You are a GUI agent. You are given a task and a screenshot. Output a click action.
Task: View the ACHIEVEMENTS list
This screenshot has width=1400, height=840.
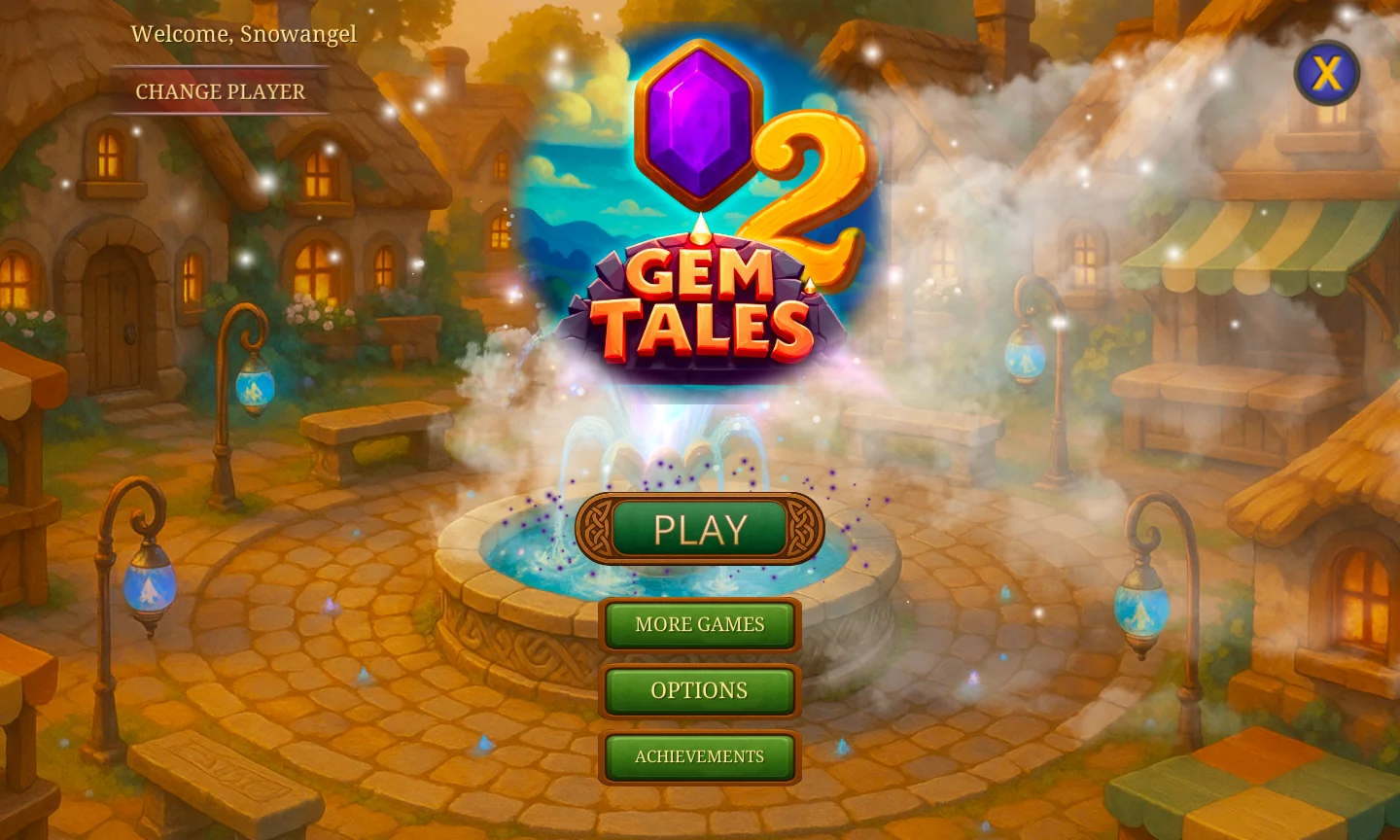coord(699,756)
